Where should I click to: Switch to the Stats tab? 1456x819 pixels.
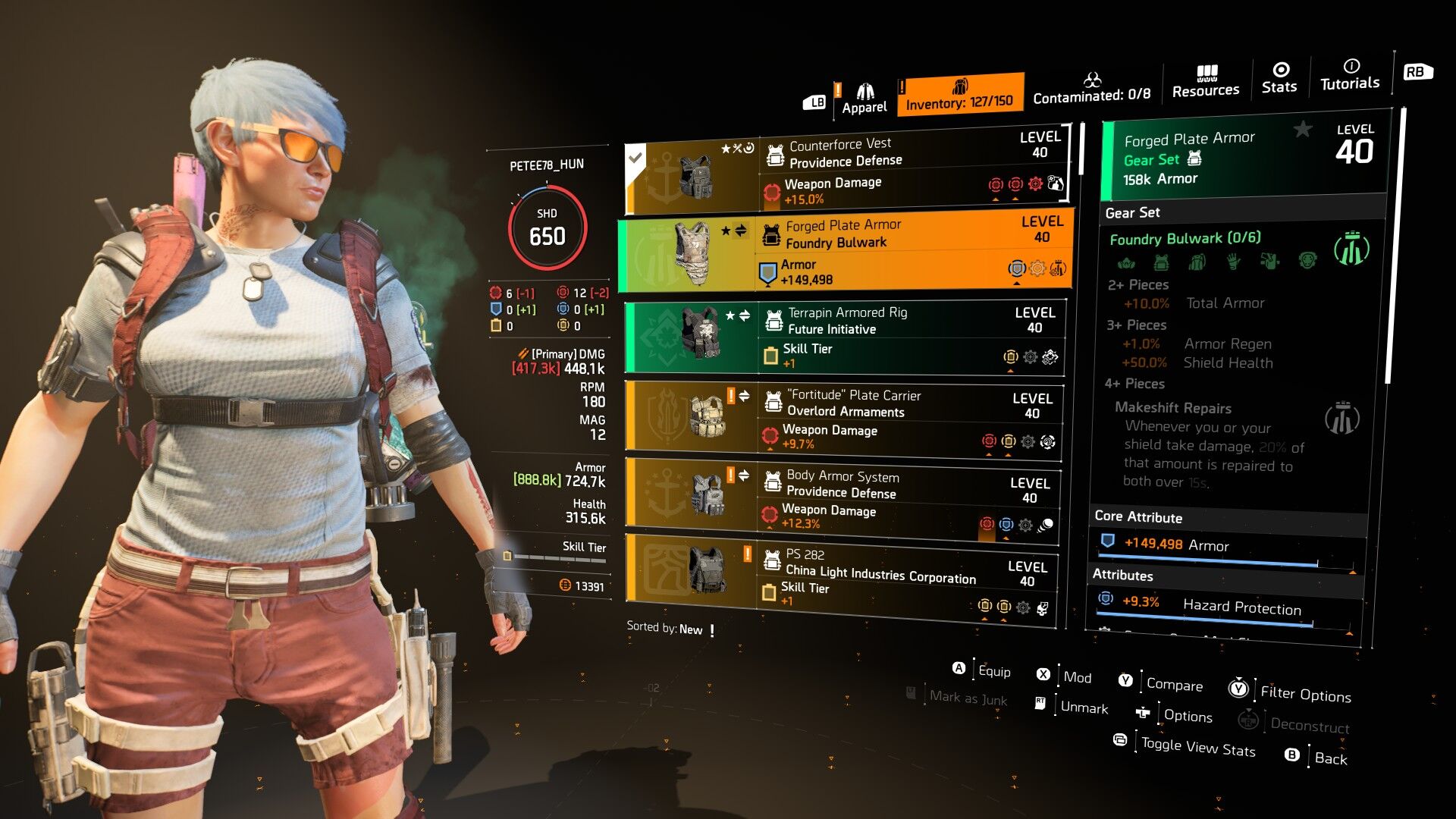(x=1279, y=79)
